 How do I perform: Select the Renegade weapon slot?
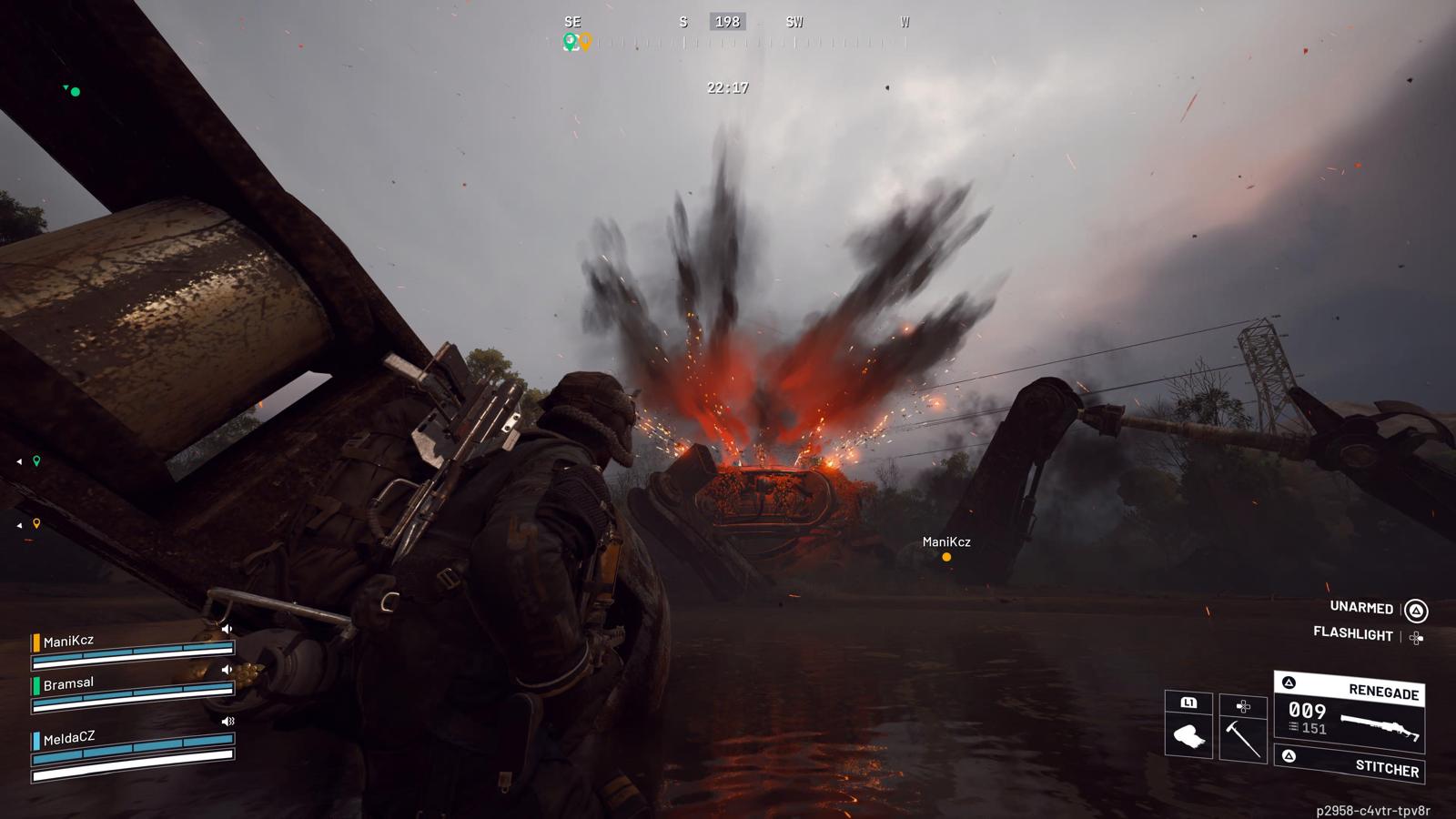point(1350,710)
